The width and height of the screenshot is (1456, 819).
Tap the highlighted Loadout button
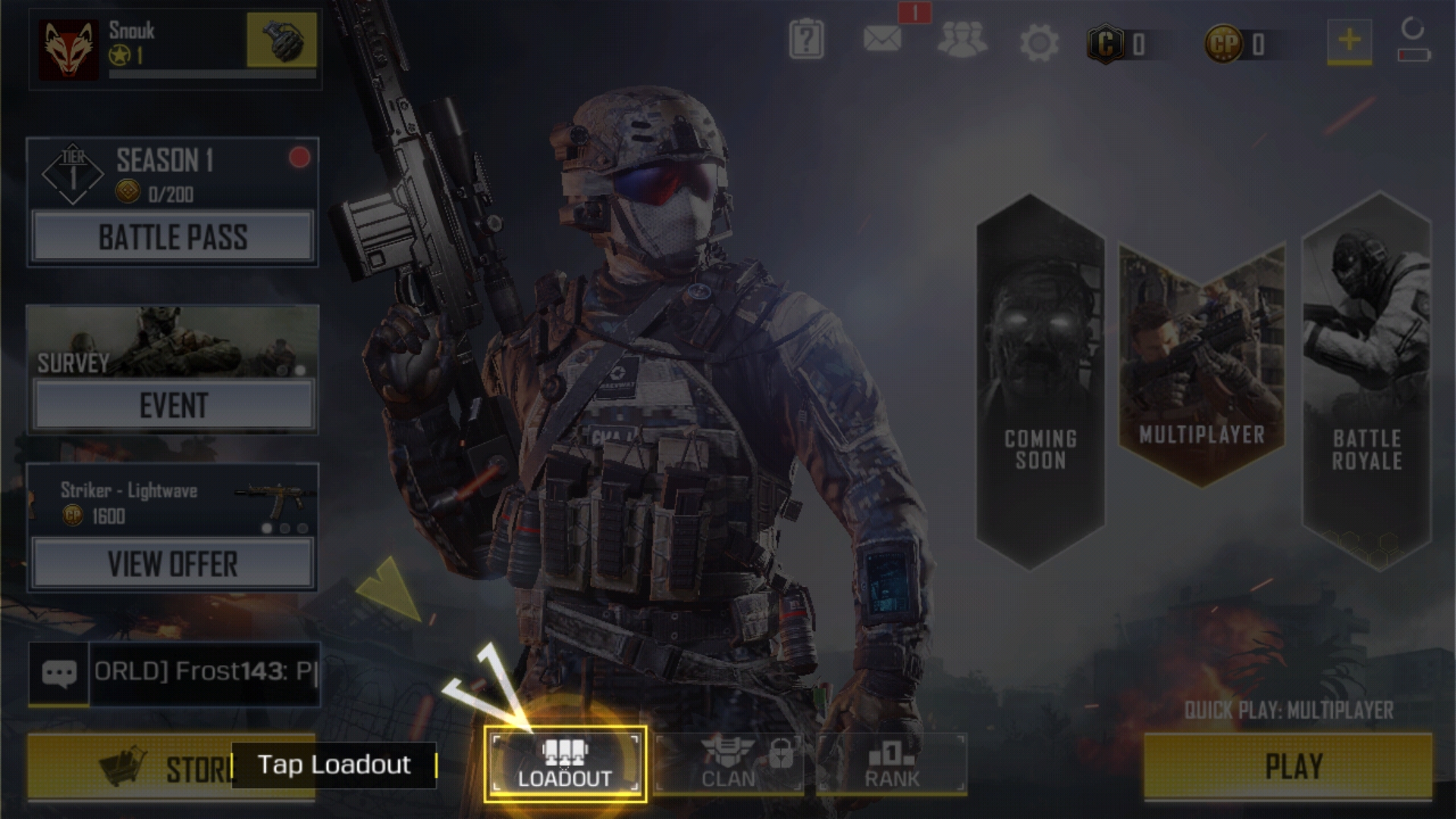coord(565,764)
